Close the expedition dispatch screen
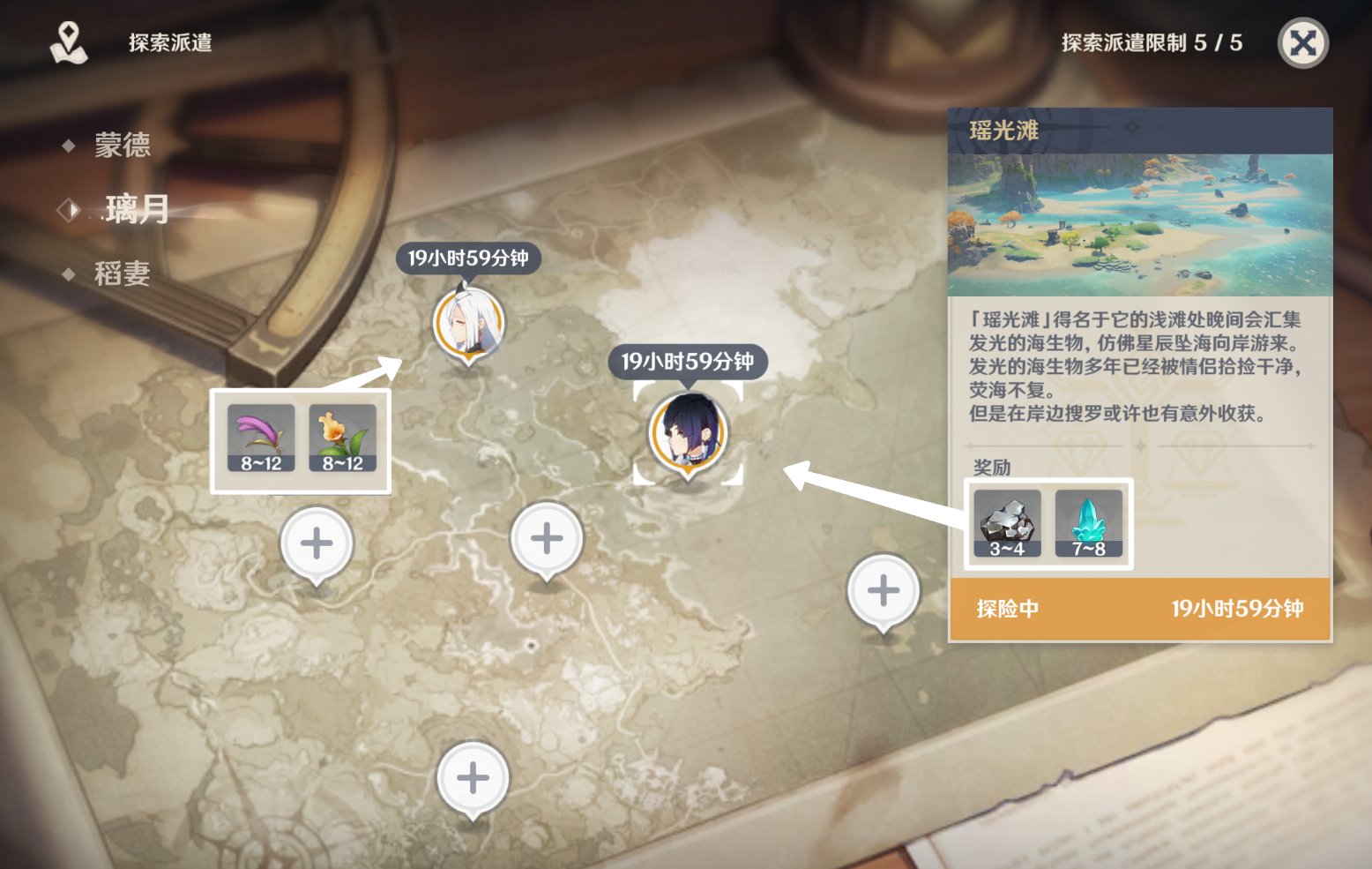1372x869 pixels. click(1302, 43)
